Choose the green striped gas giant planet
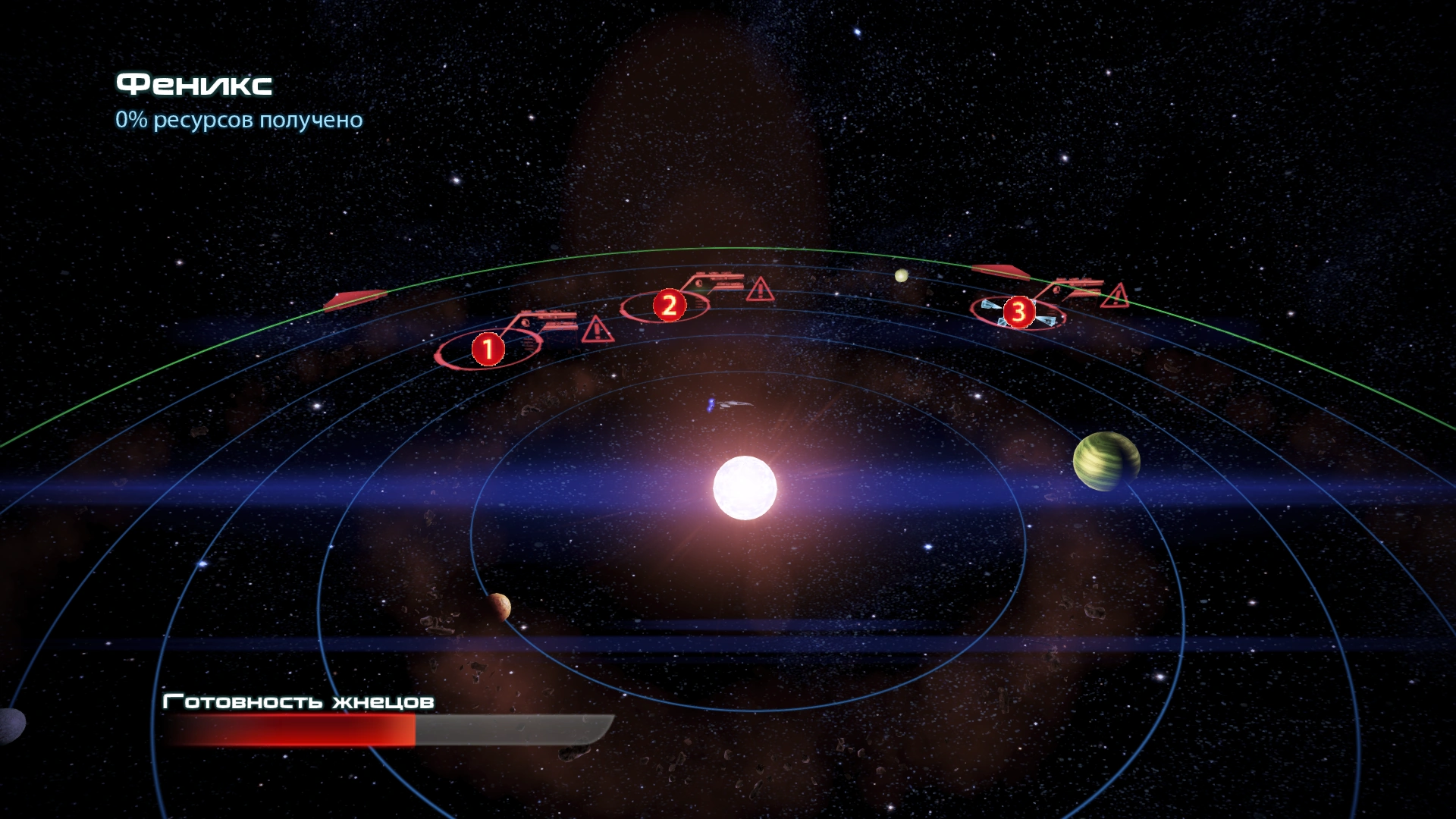 (x=1106, y=461)
